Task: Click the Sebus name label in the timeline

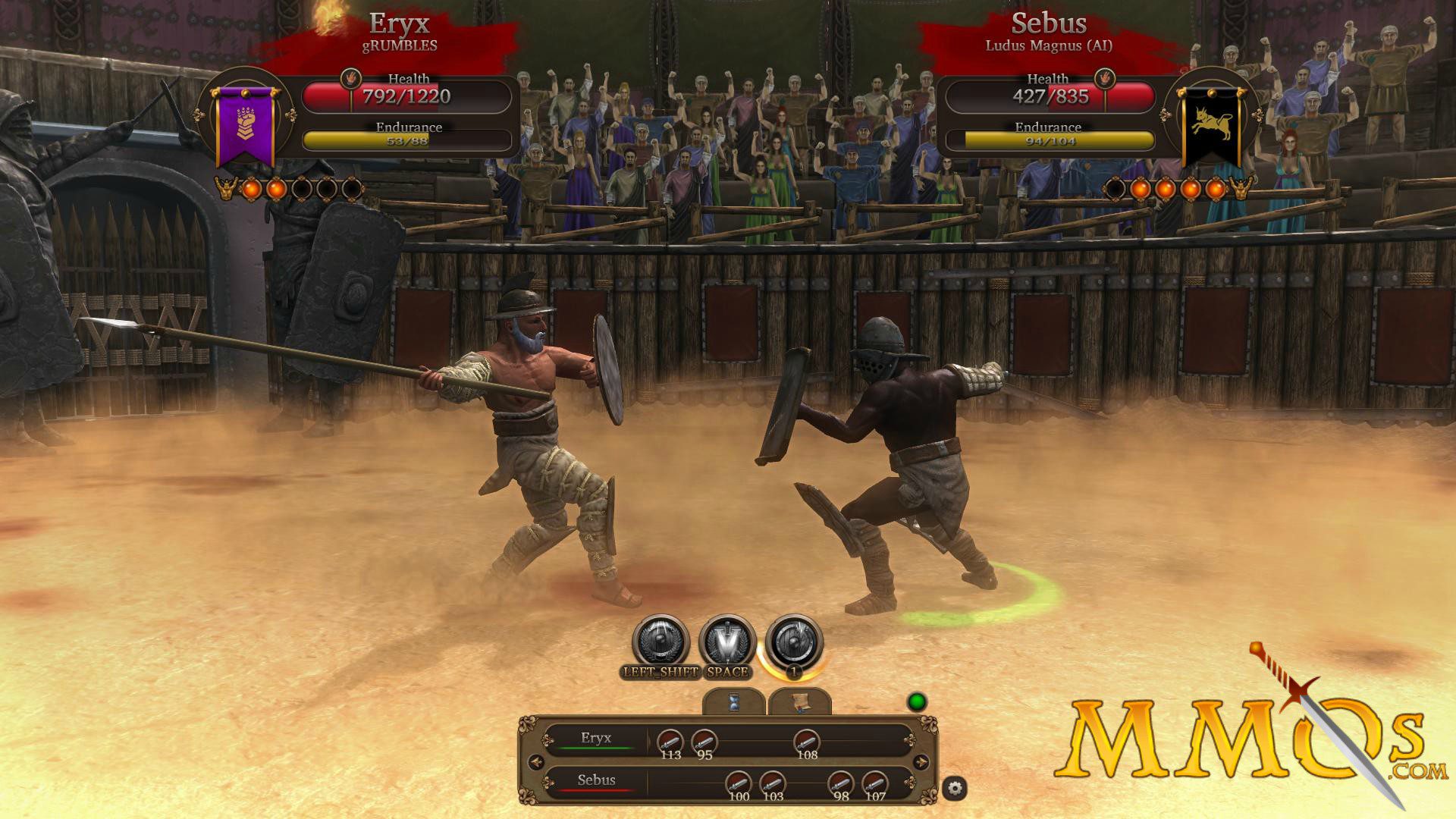Action: pos(596,780)
